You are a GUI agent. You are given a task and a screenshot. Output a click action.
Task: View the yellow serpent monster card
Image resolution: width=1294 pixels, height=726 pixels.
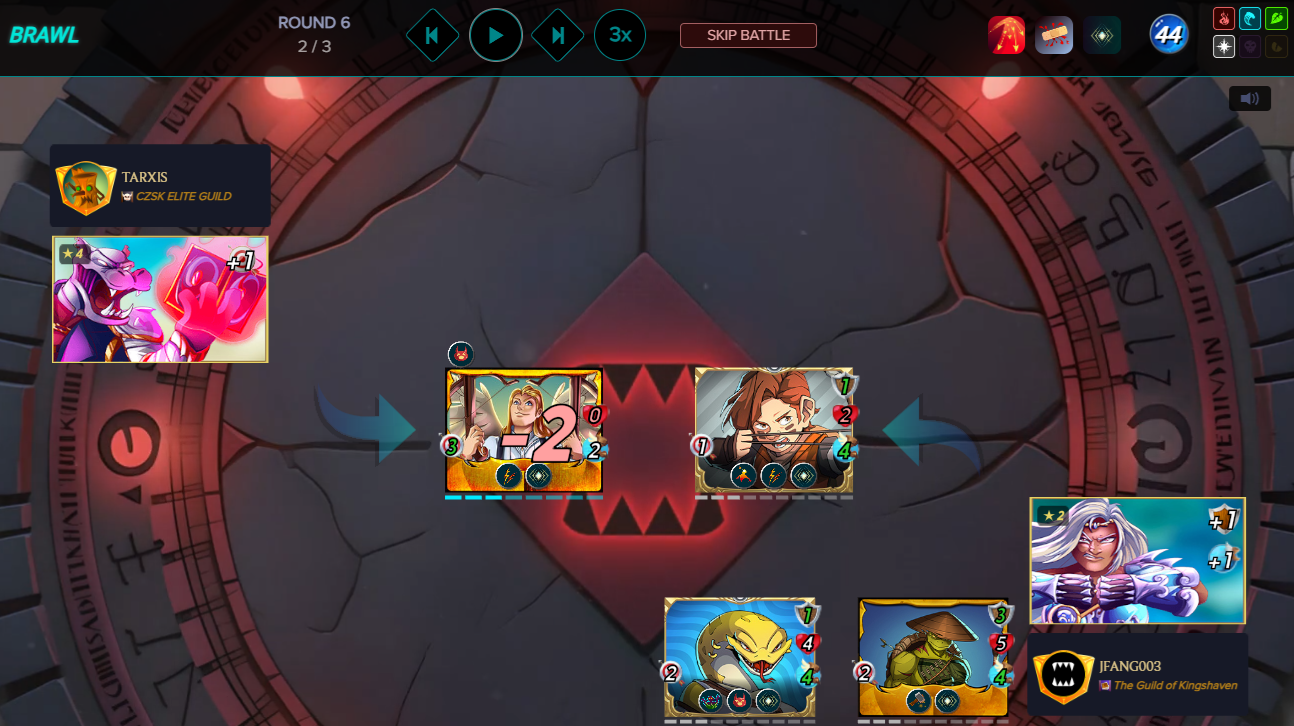(x=740, y=658)
